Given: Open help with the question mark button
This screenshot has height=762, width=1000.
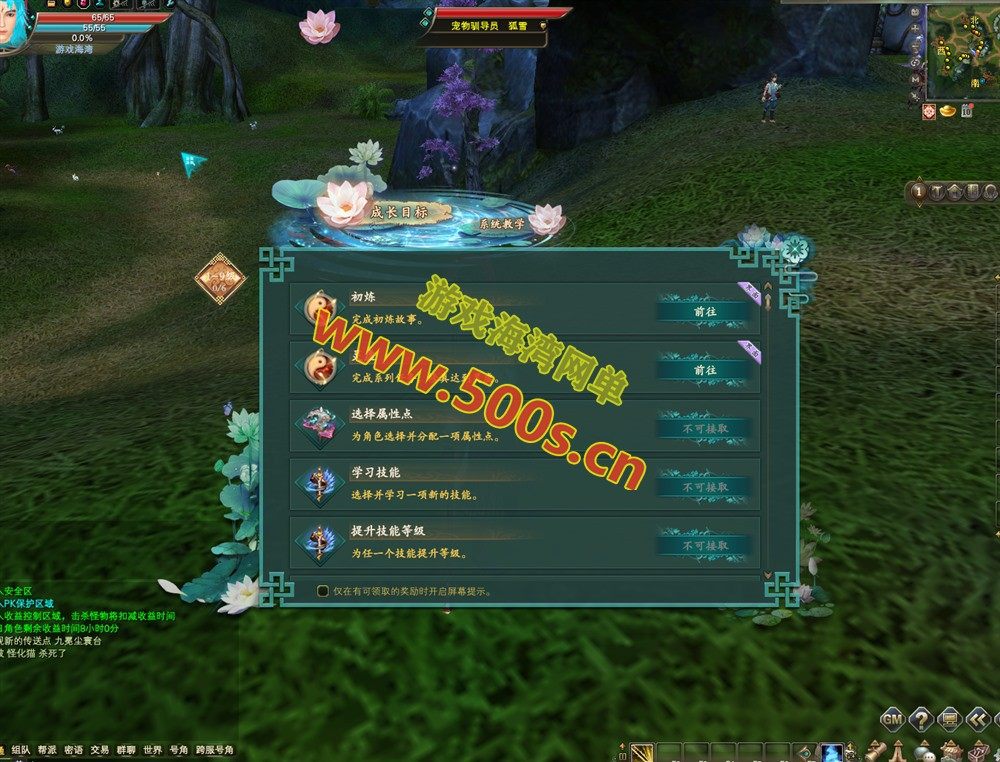Looking at the screenshot, I should [921, 718].
